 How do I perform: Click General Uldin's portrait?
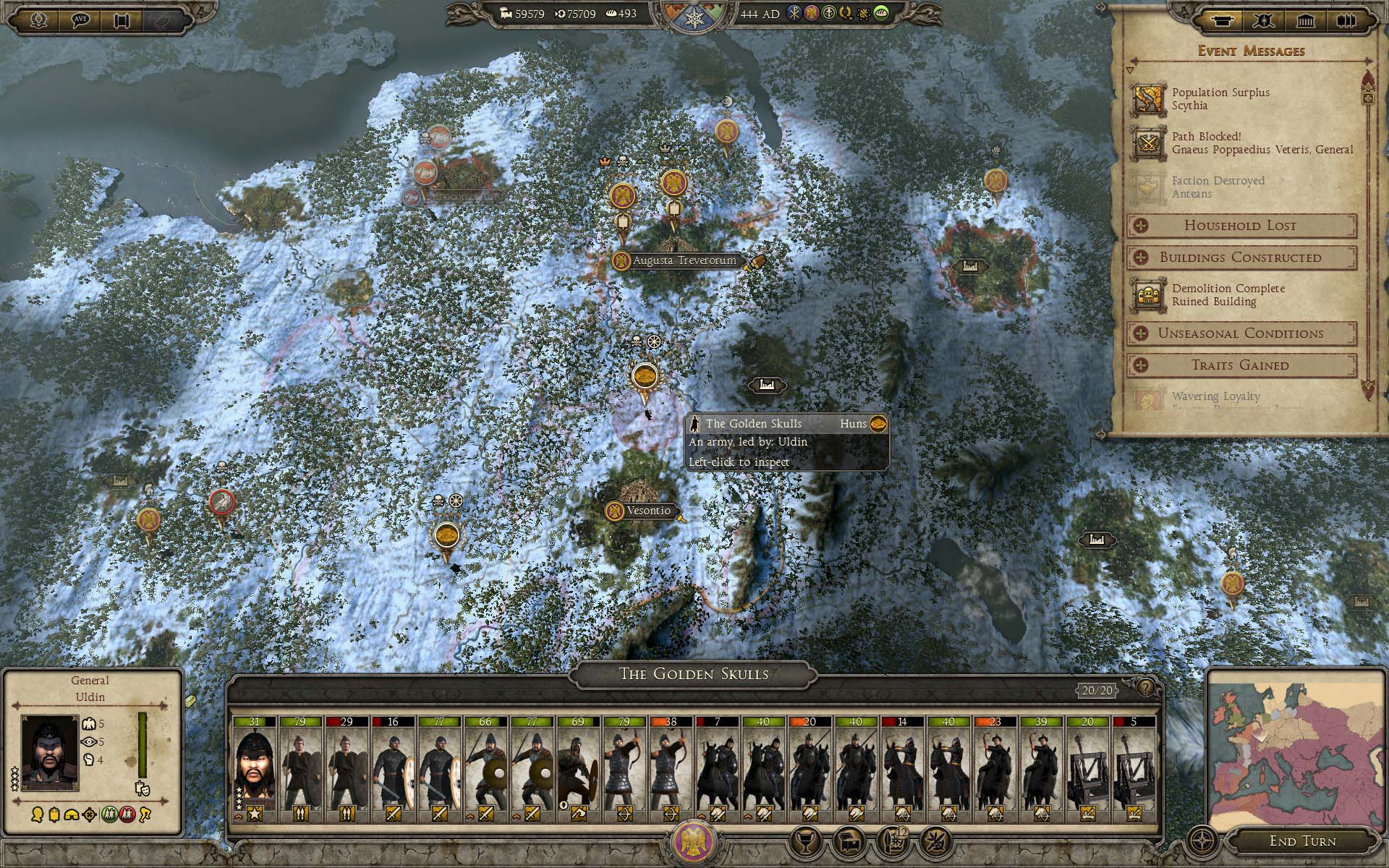pos(49,752)
